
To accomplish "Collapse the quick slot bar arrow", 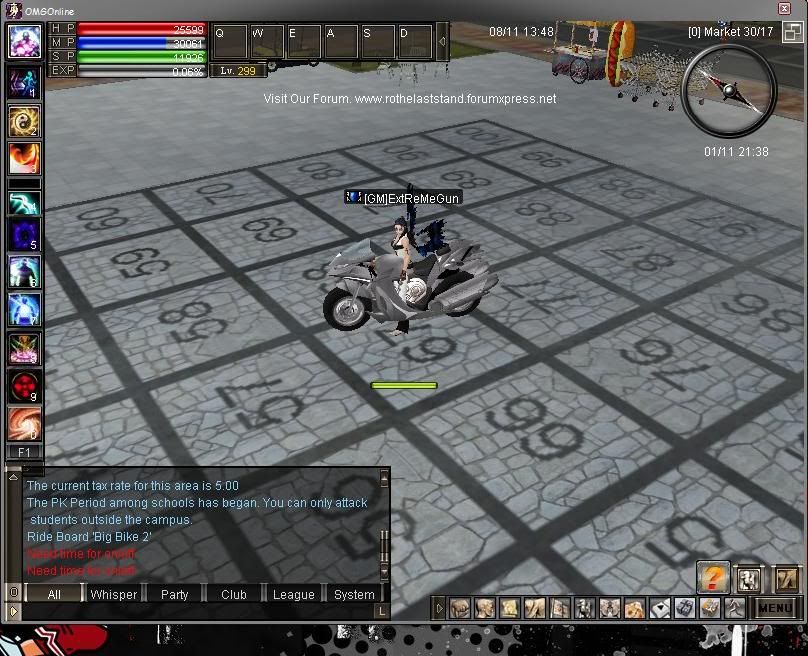I will pos(443,41).
